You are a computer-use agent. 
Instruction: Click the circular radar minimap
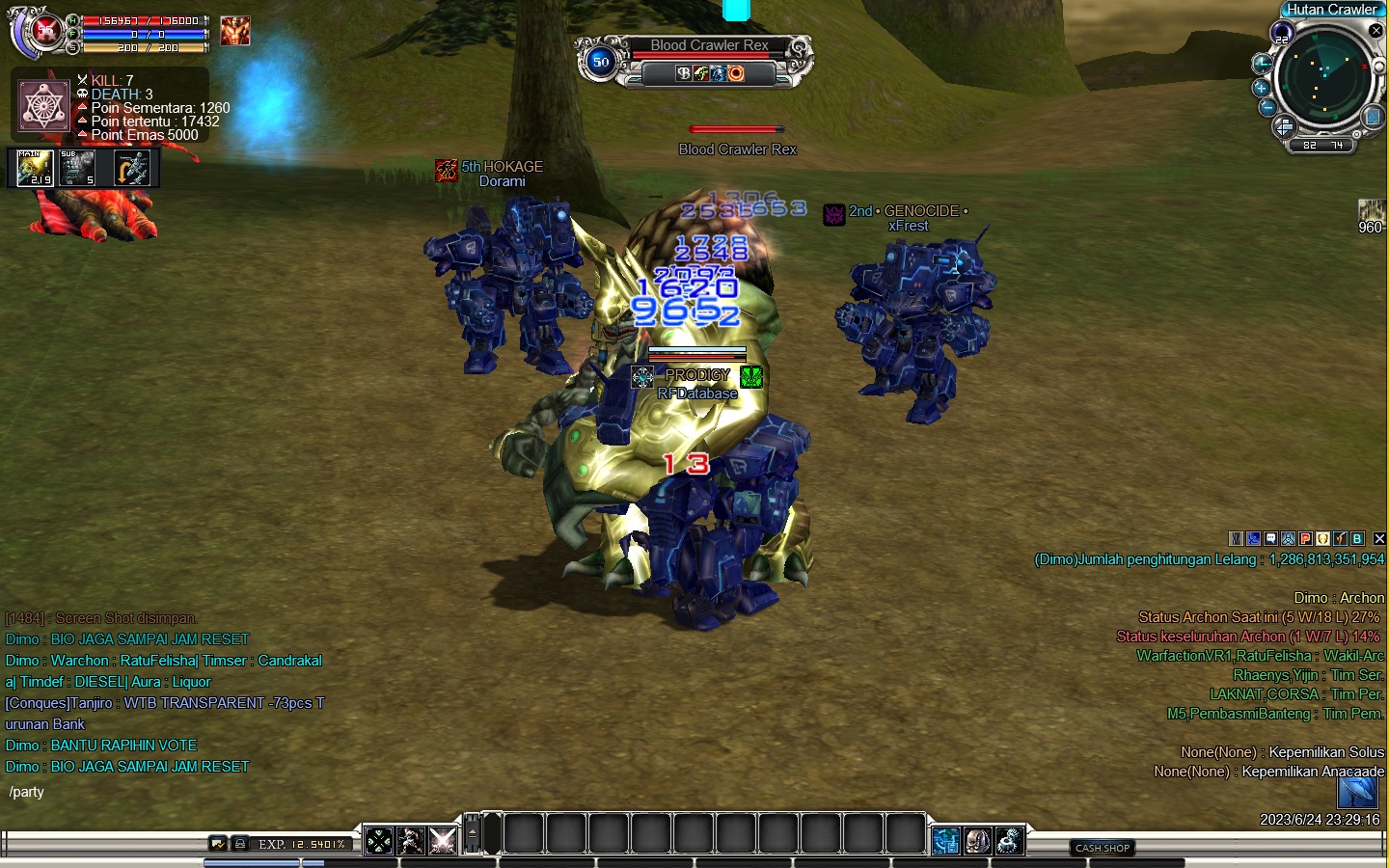point(1323,77)
